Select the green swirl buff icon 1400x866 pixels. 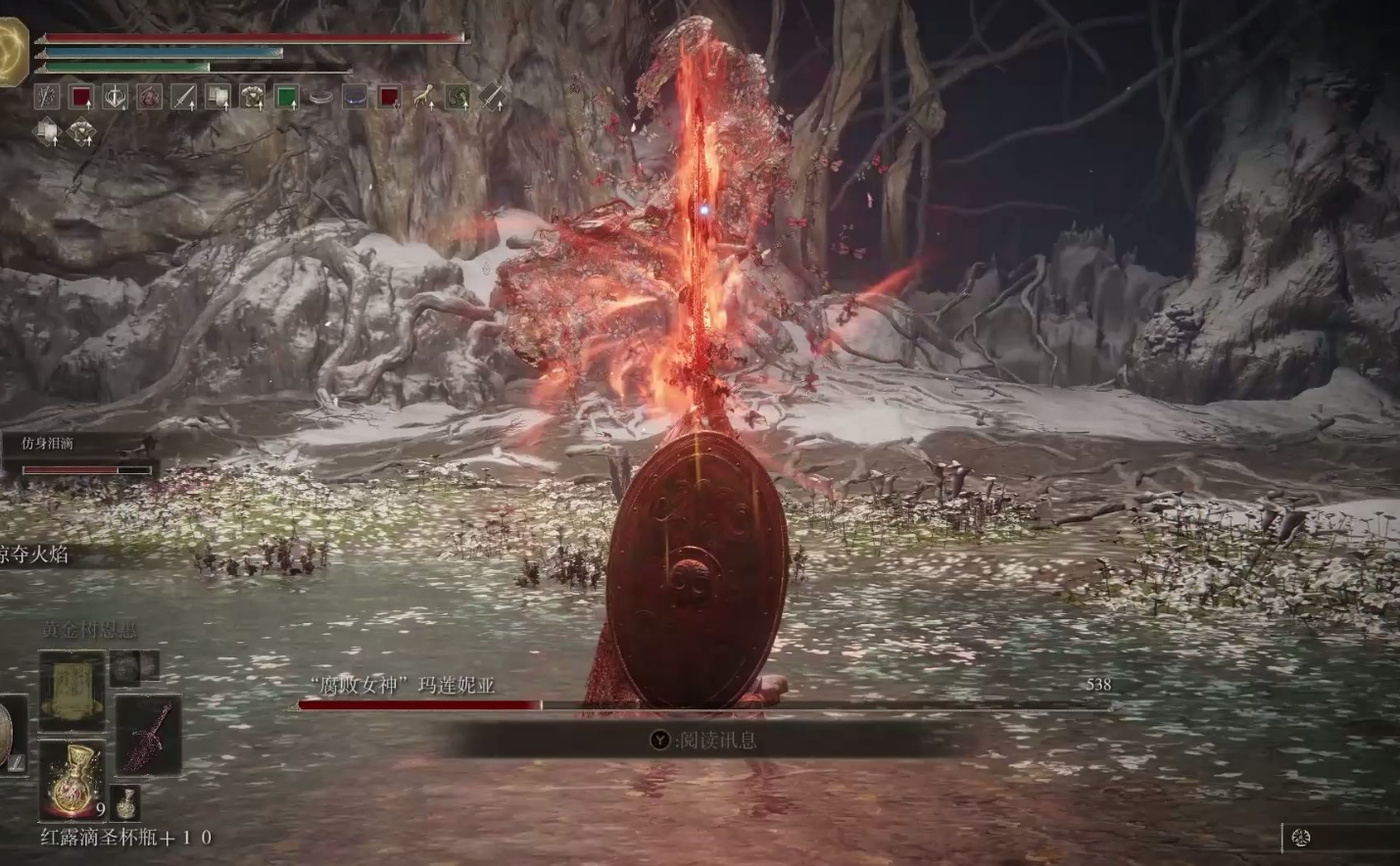(457, 97)
